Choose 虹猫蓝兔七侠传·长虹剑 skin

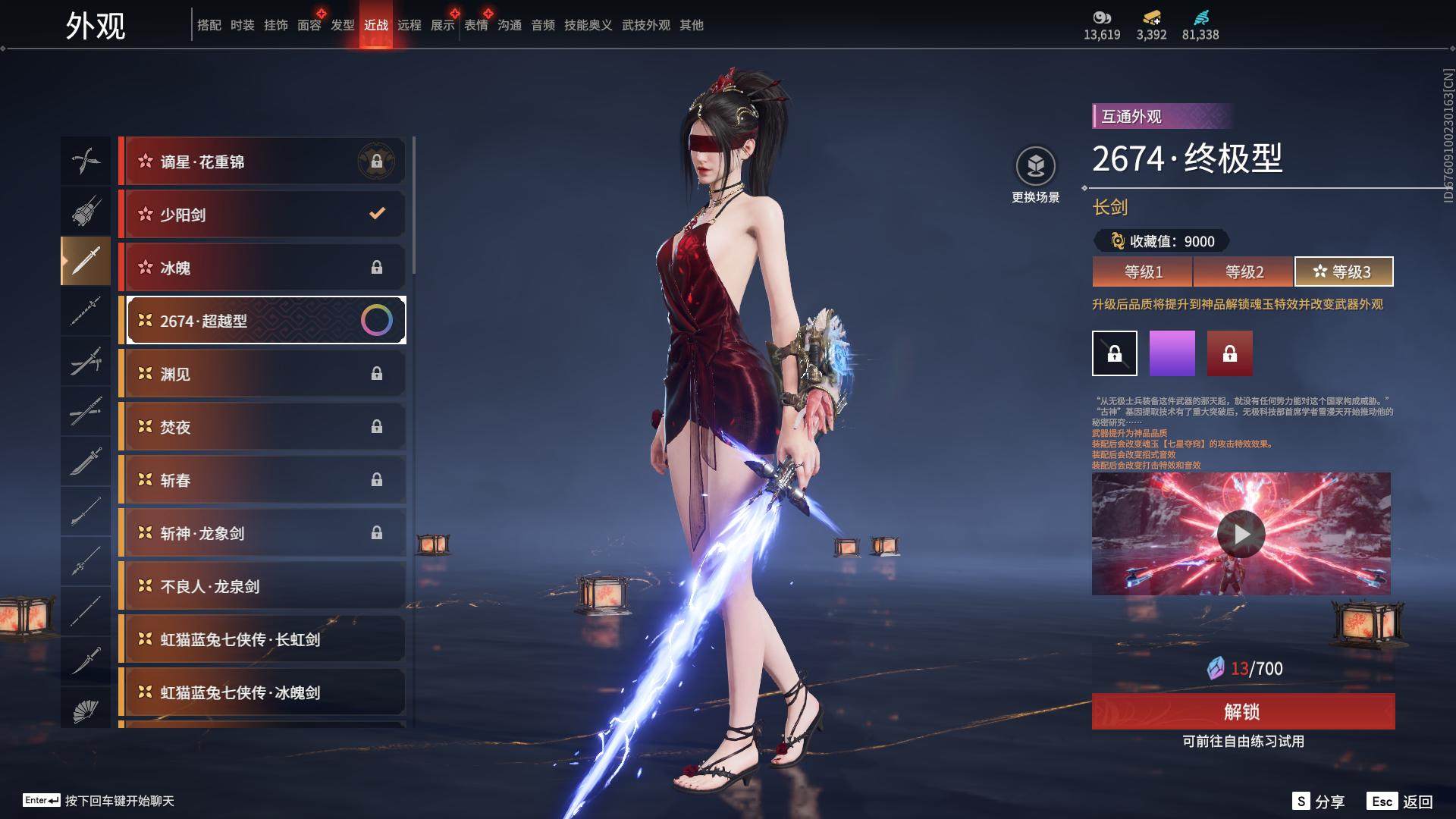click(262, 639)
